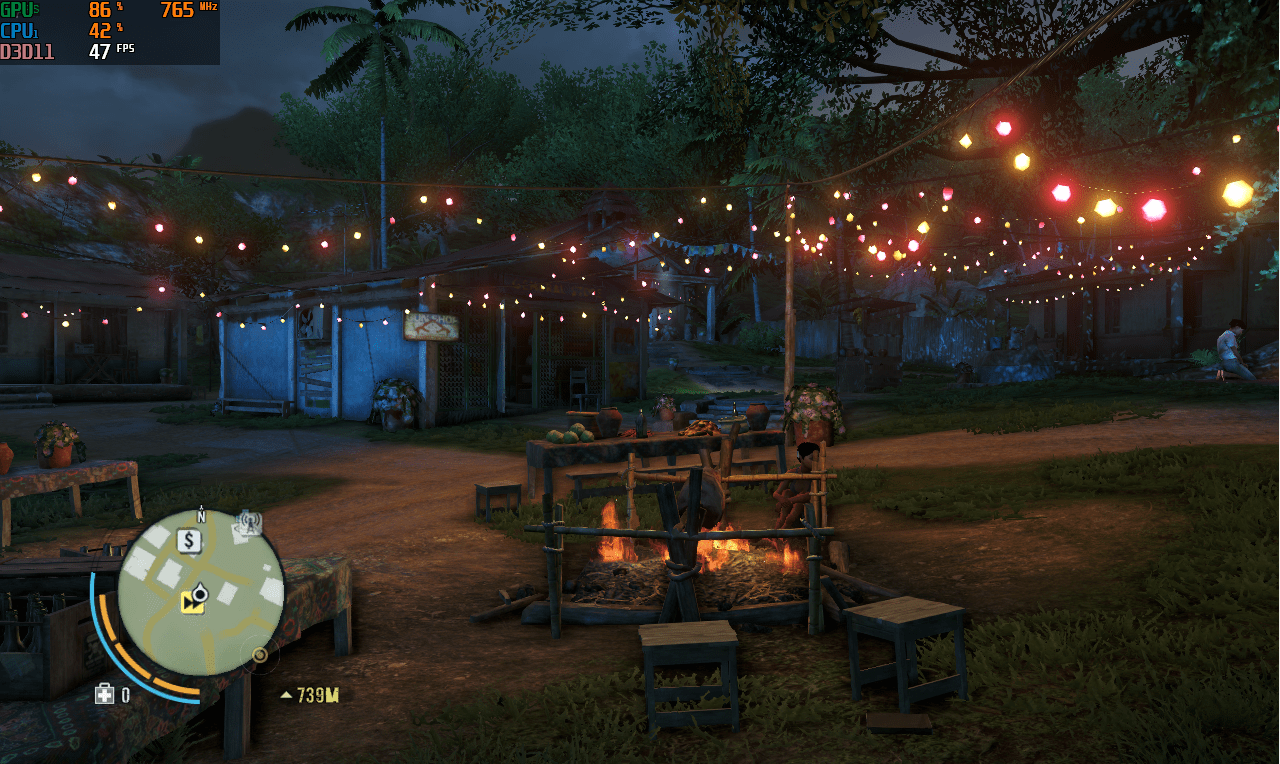Click the radio tower marker on minimap
Viewport: 1280px width, 764px height.
coord(248,522)
